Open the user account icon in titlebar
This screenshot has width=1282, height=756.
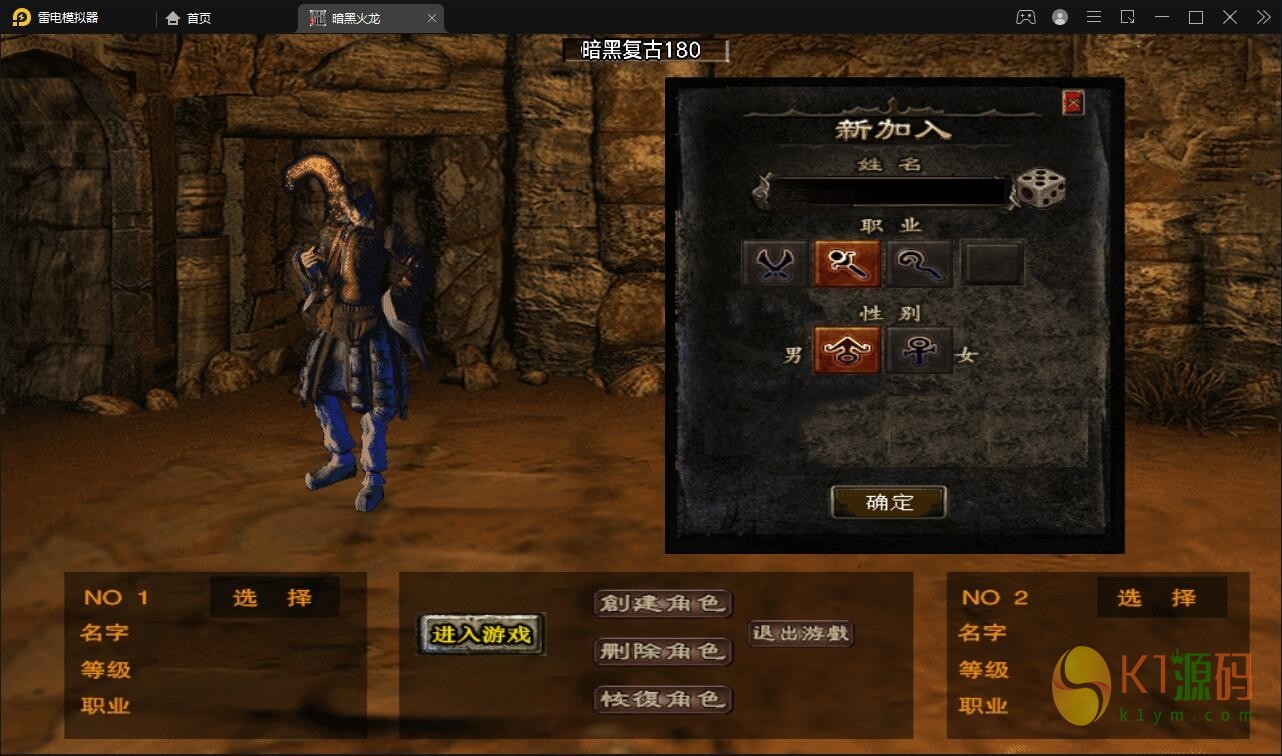(1059, 17)
